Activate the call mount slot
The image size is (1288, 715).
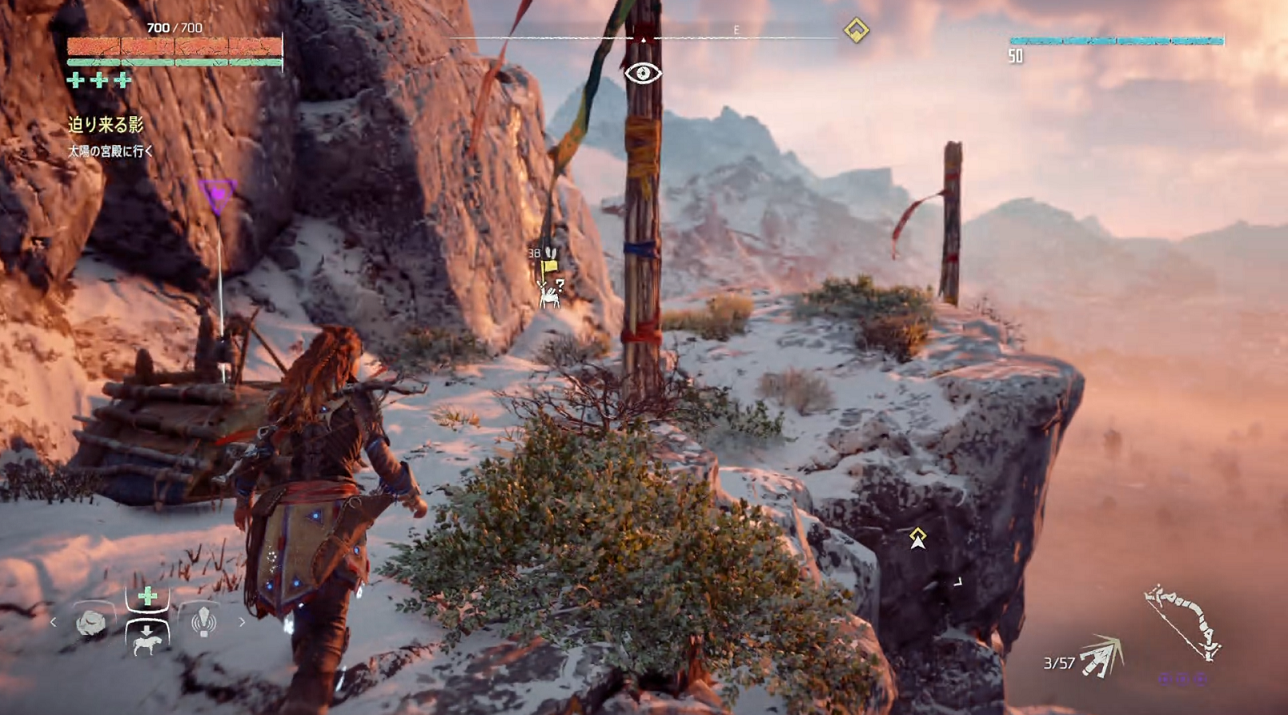148,638
